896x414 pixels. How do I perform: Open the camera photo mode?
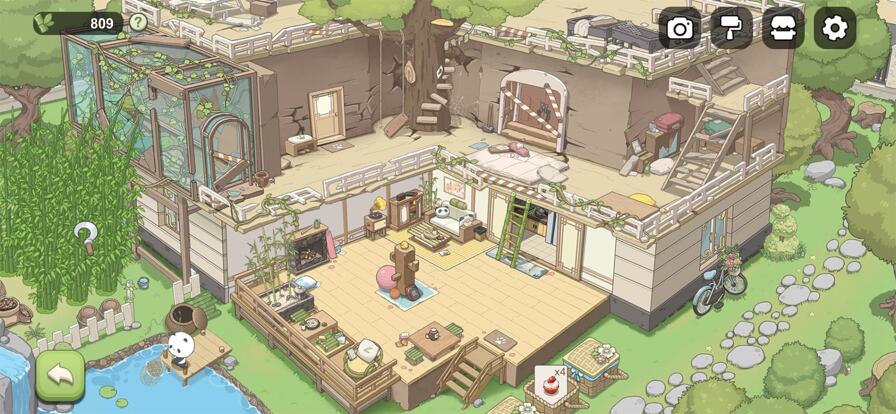(x=680, y=28)
